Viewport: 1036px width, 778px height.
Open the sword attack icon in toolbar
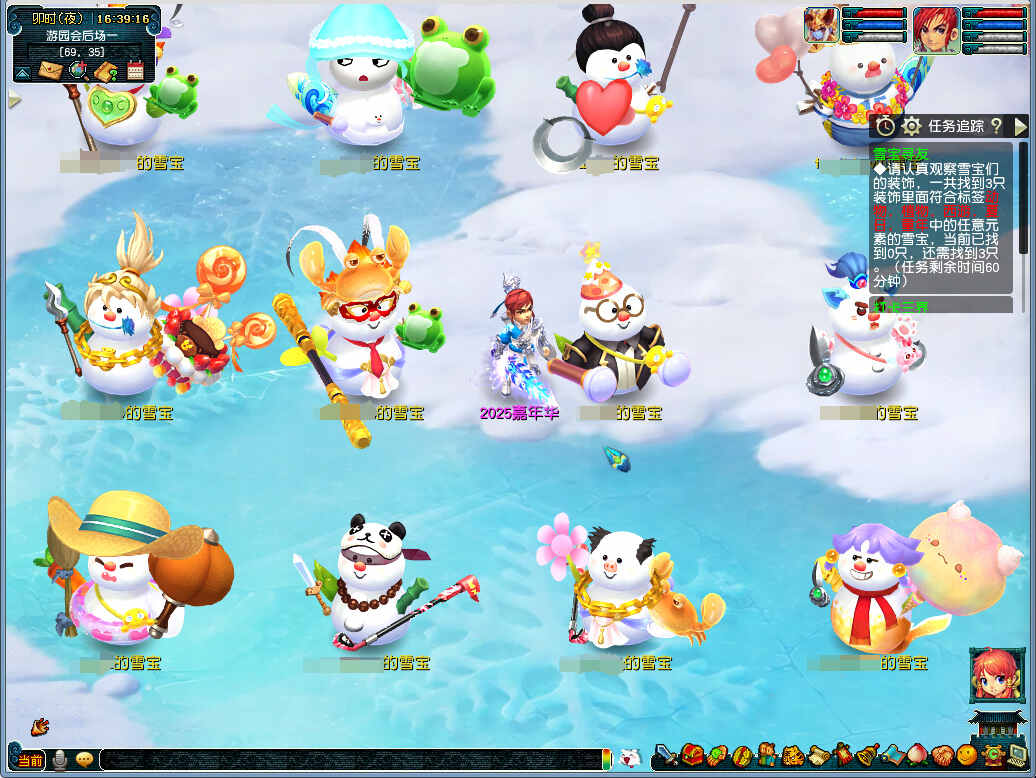point(666,756)
